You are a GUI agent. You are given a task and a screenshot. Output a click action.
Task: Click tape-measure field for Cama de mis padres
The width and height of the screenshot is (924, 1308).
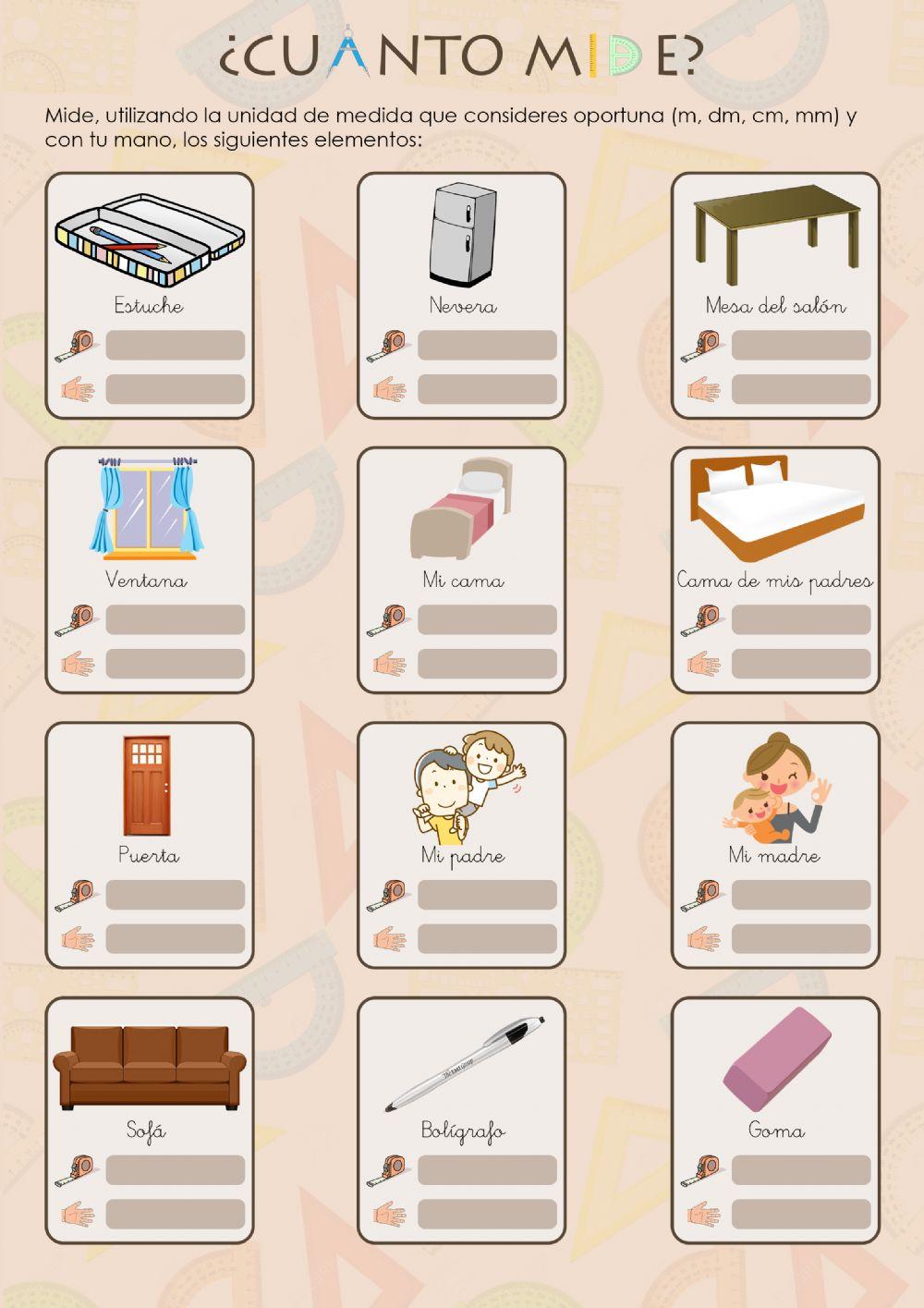coord(801,619)
